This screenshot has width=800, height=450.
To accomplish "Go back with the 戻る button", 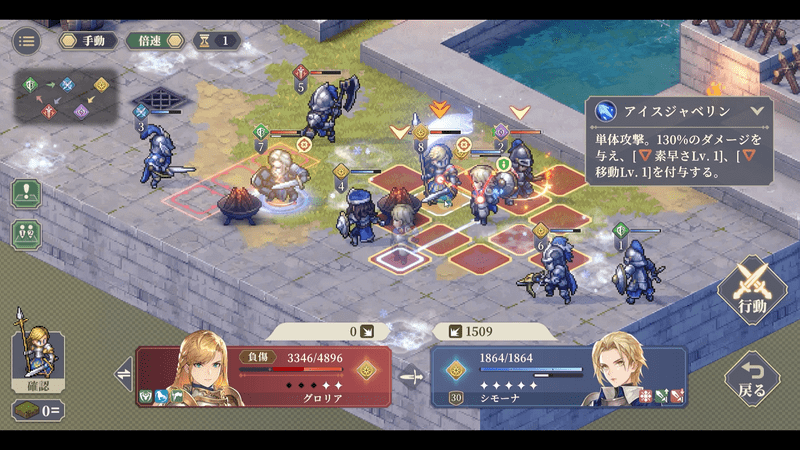I will (x=752, y=378).
